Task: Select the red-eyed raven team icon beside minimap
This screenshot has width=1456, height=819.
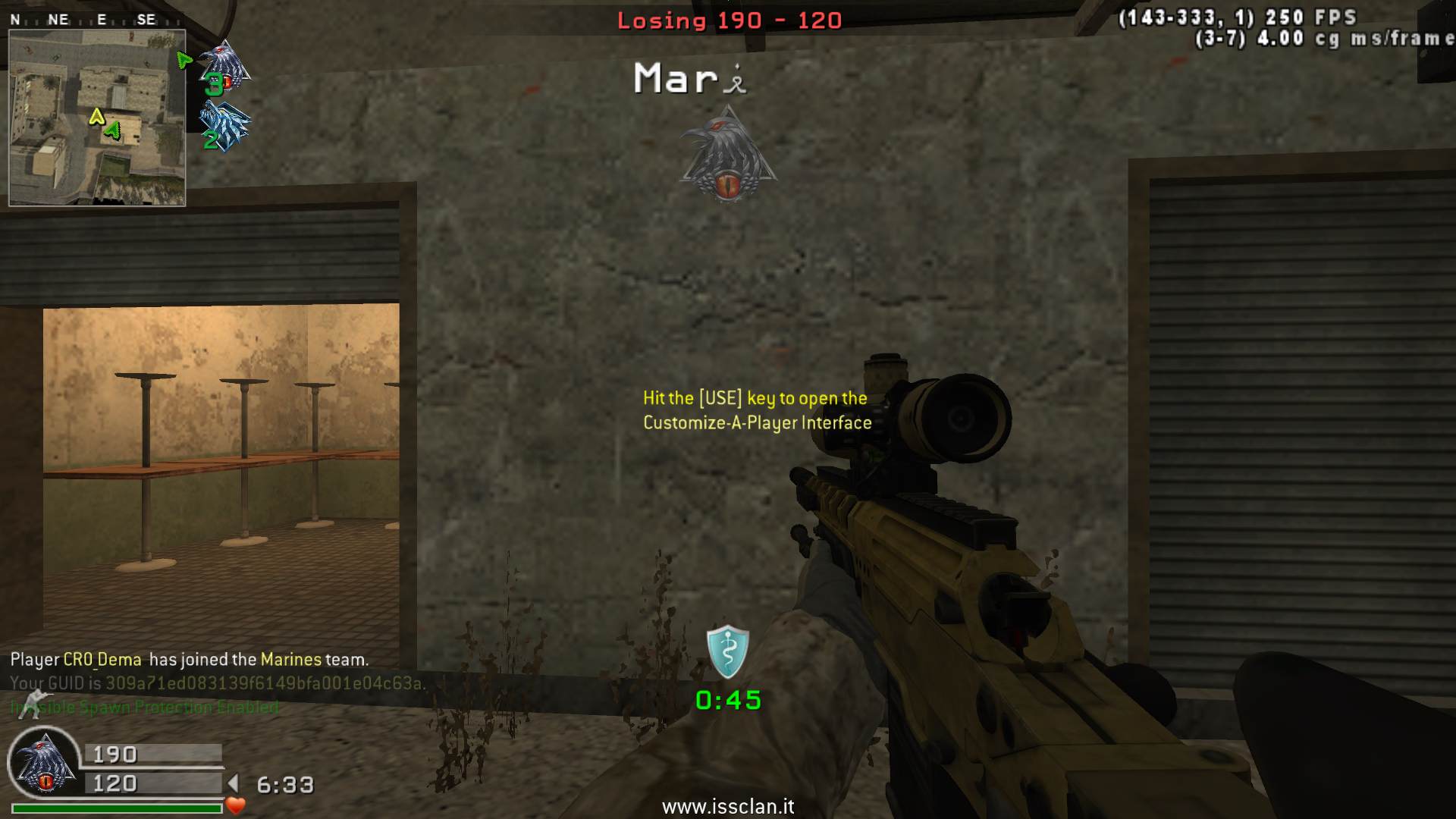Action: click(x=225, y=67)
